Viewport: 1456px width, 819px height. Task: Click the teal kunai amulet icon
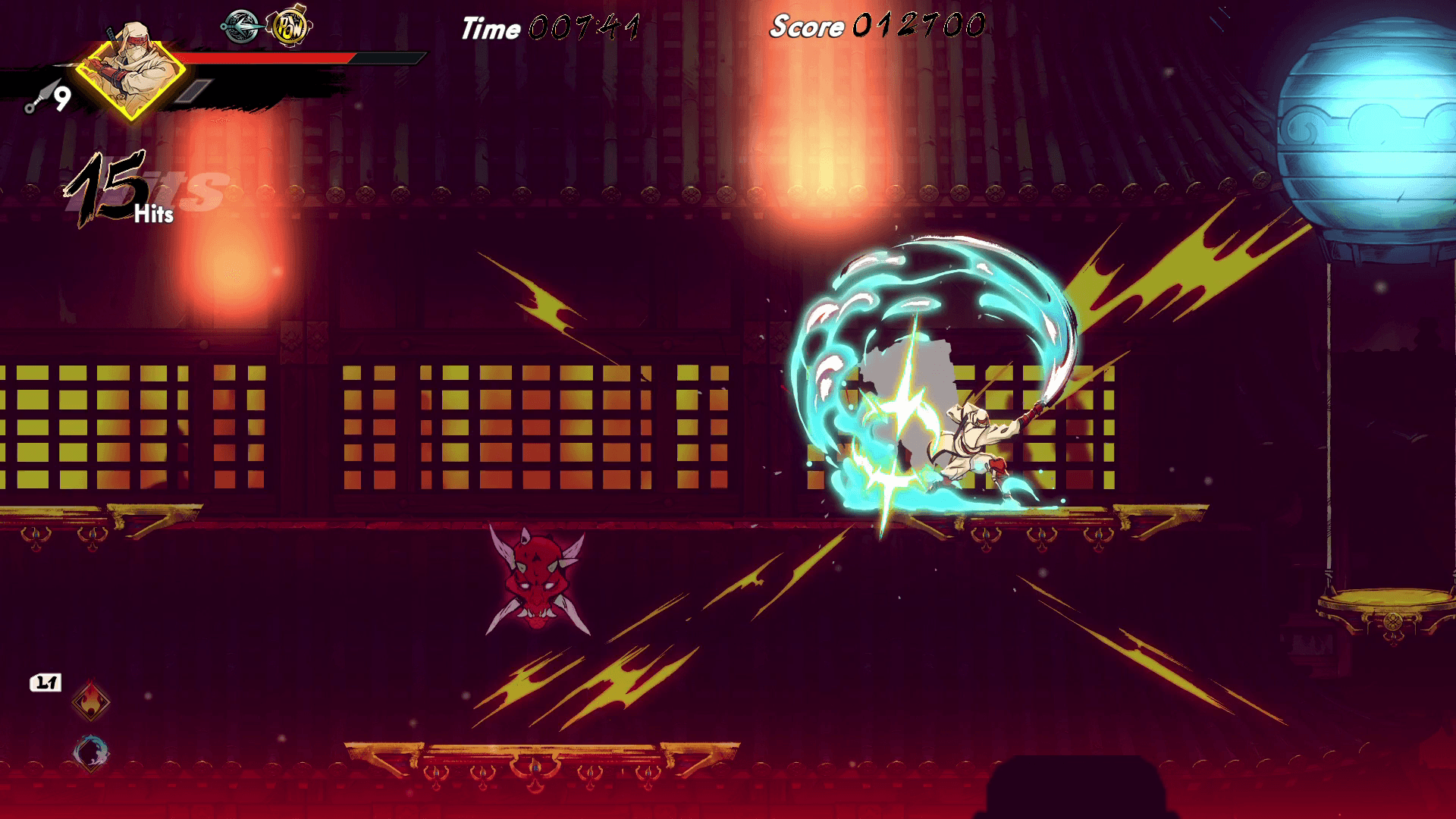pyautogui.click(x=242, y=27)
